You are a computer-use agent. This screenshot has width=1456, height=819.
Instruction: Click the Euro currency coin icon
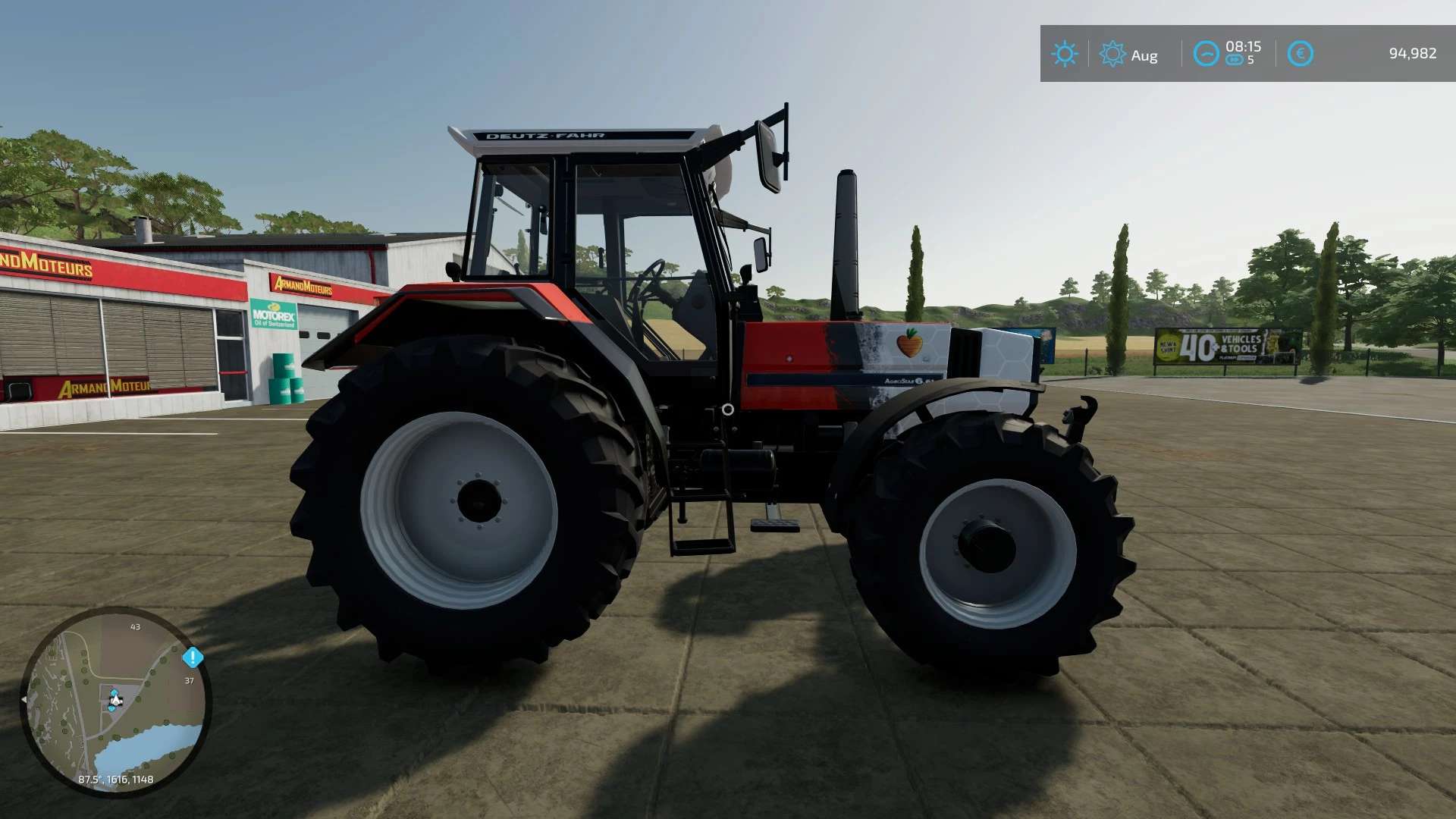pyautogui.click(x=1301, y=52)
